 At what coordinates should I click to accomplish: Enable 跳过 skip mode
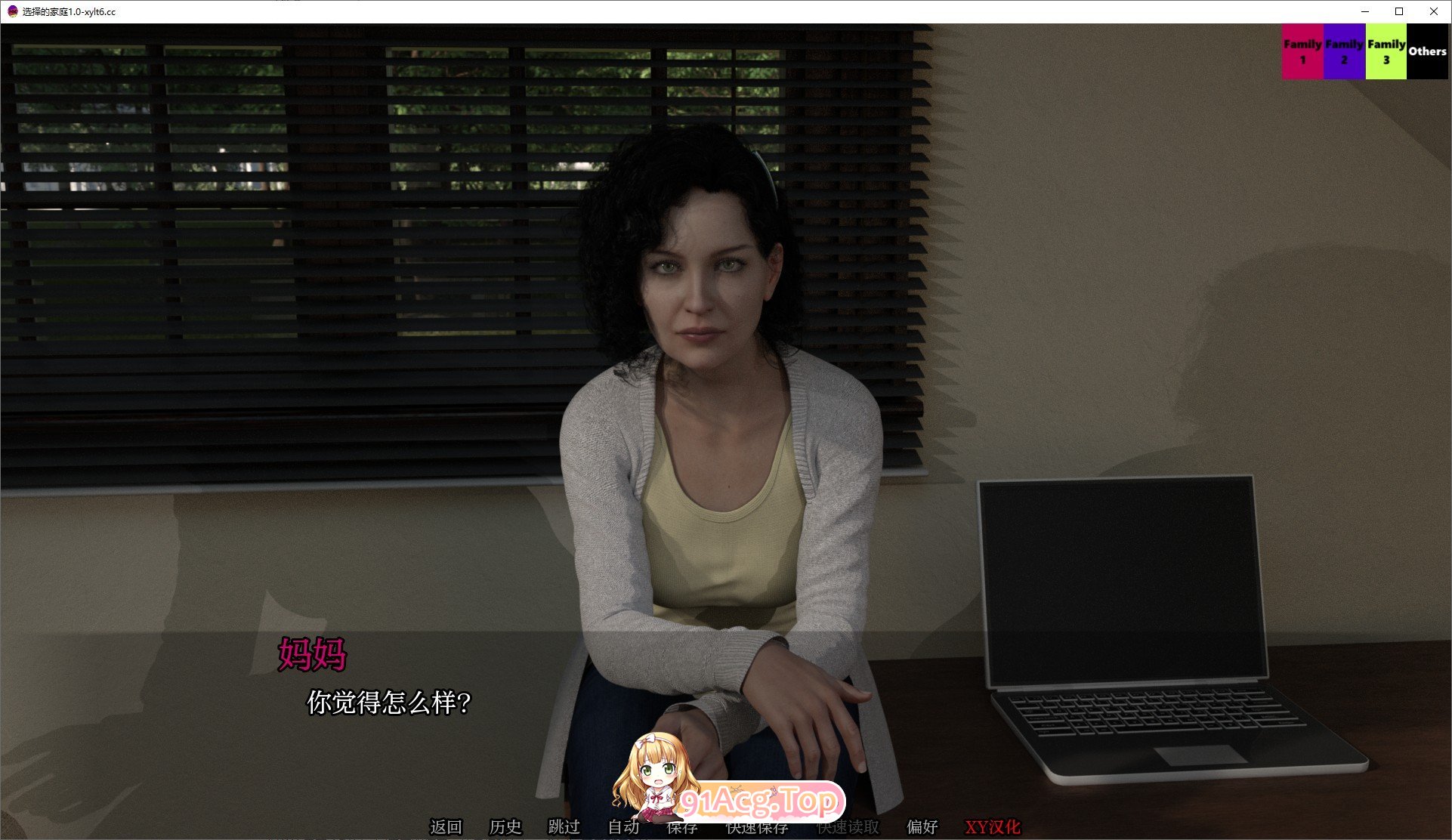coord(565,827)
